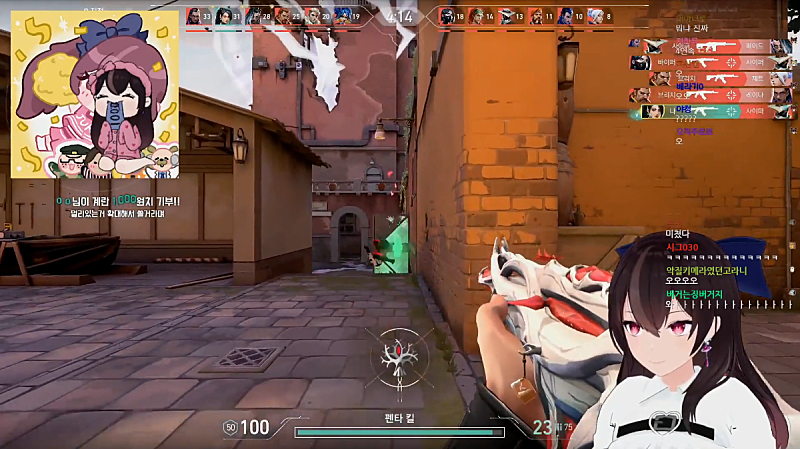Open the donation alert chibi artwork

(95, 94)
